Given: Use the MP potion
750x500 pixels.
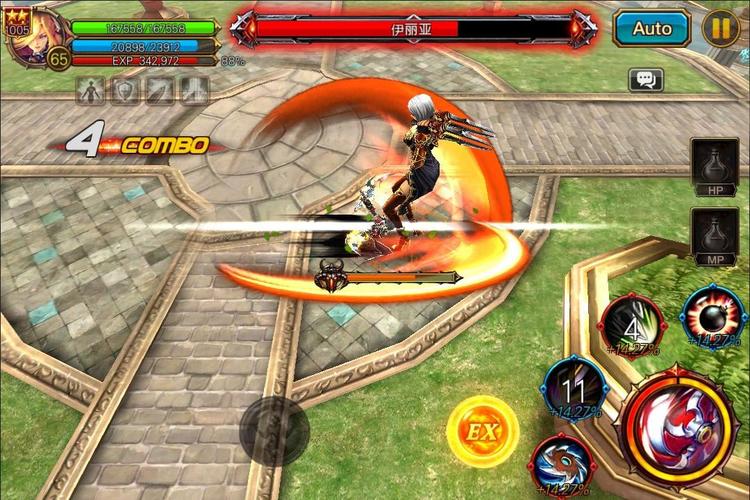Looking at the screenshot, I should pyautogui.click(x=716, y=237).
